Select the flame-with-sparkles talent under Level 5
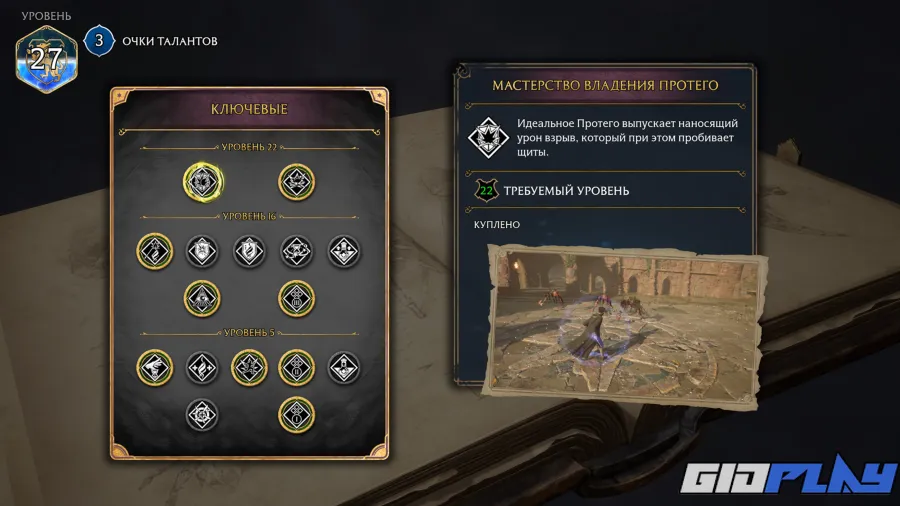The height and width of the screenshot is (506, 900). tap(203, 366)
